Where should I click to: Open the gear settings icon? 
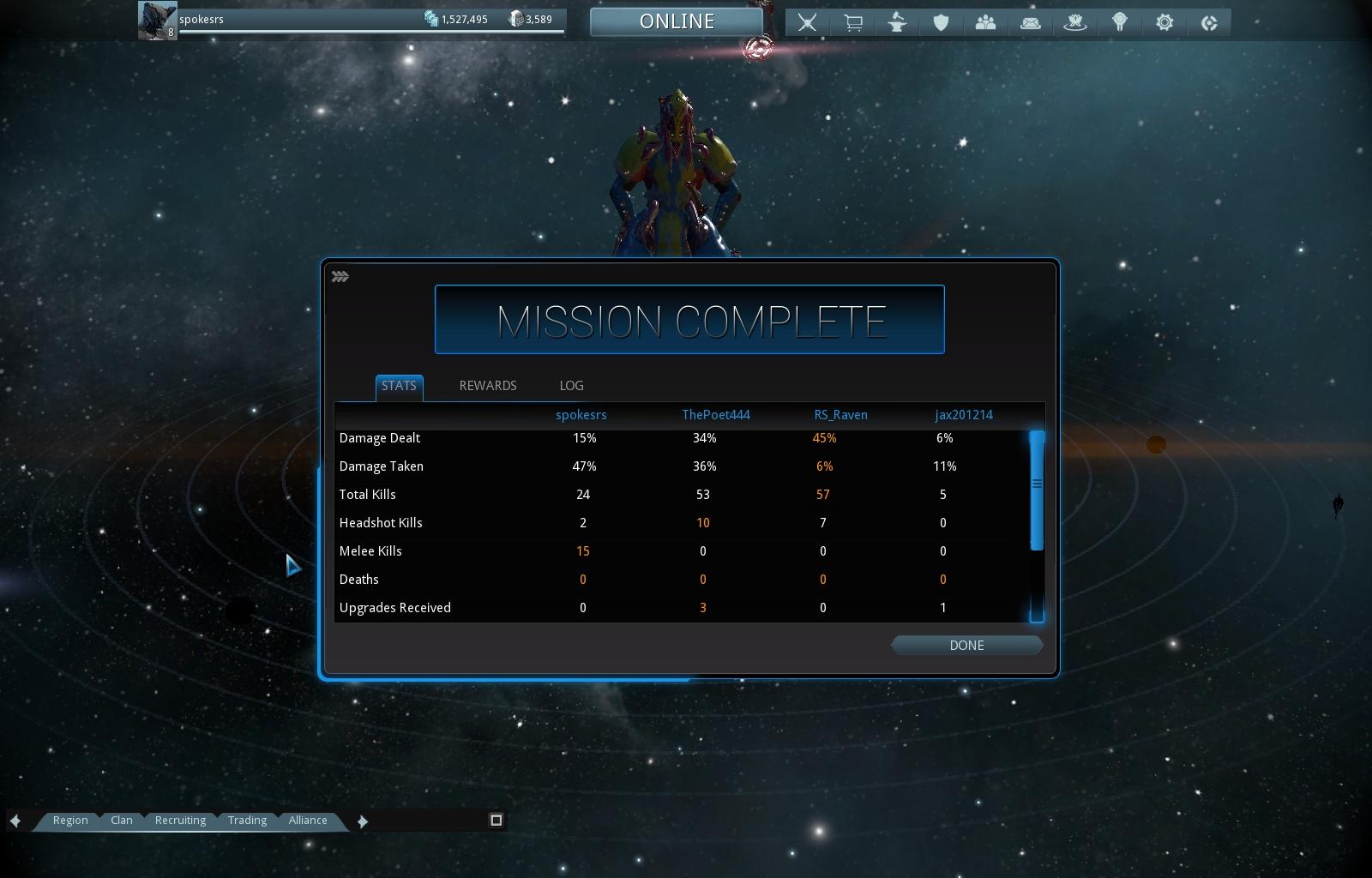pos(1164,22)
